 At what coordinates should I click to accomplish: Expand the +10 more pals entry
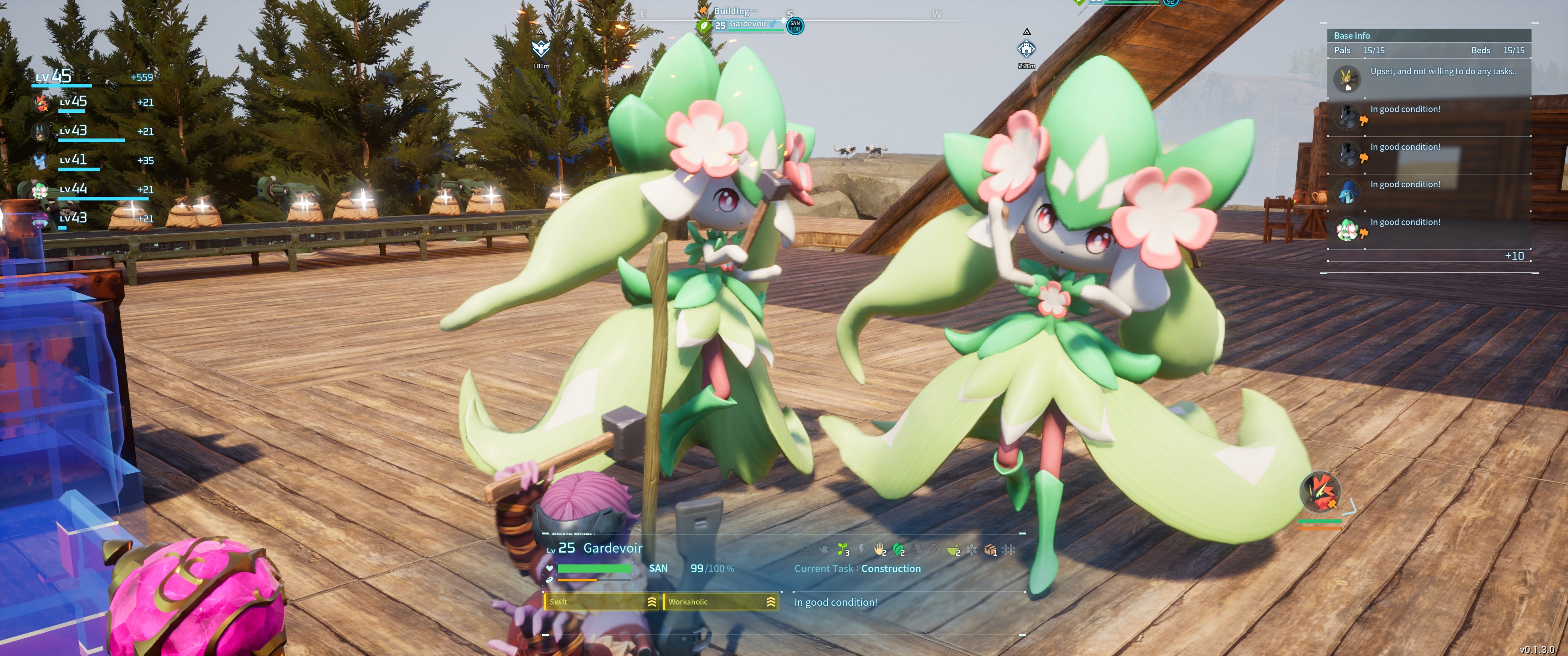click(x=1514, y=256)
